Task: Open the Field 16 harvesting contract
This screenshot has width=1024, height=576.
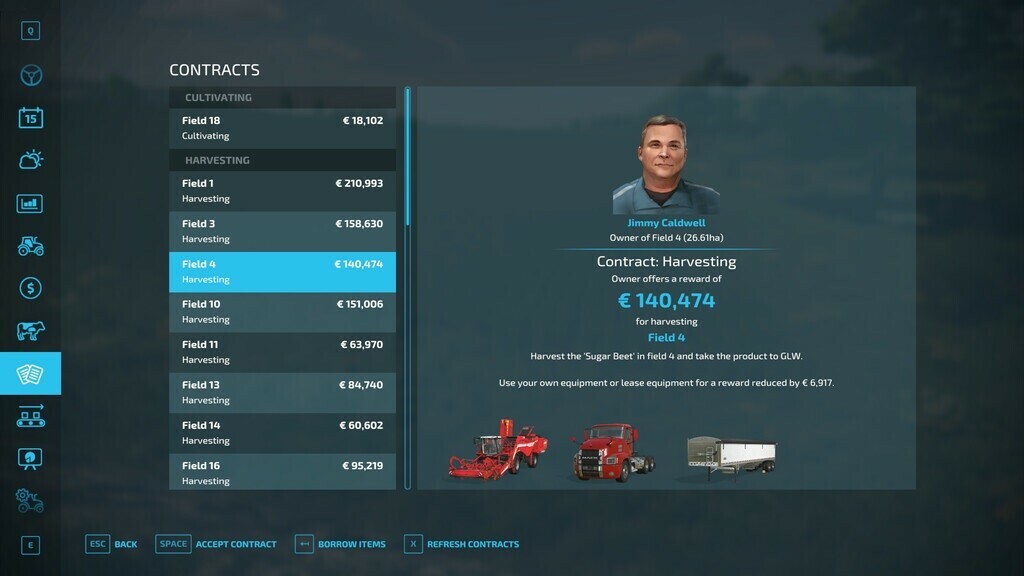Action: [282, 472]
